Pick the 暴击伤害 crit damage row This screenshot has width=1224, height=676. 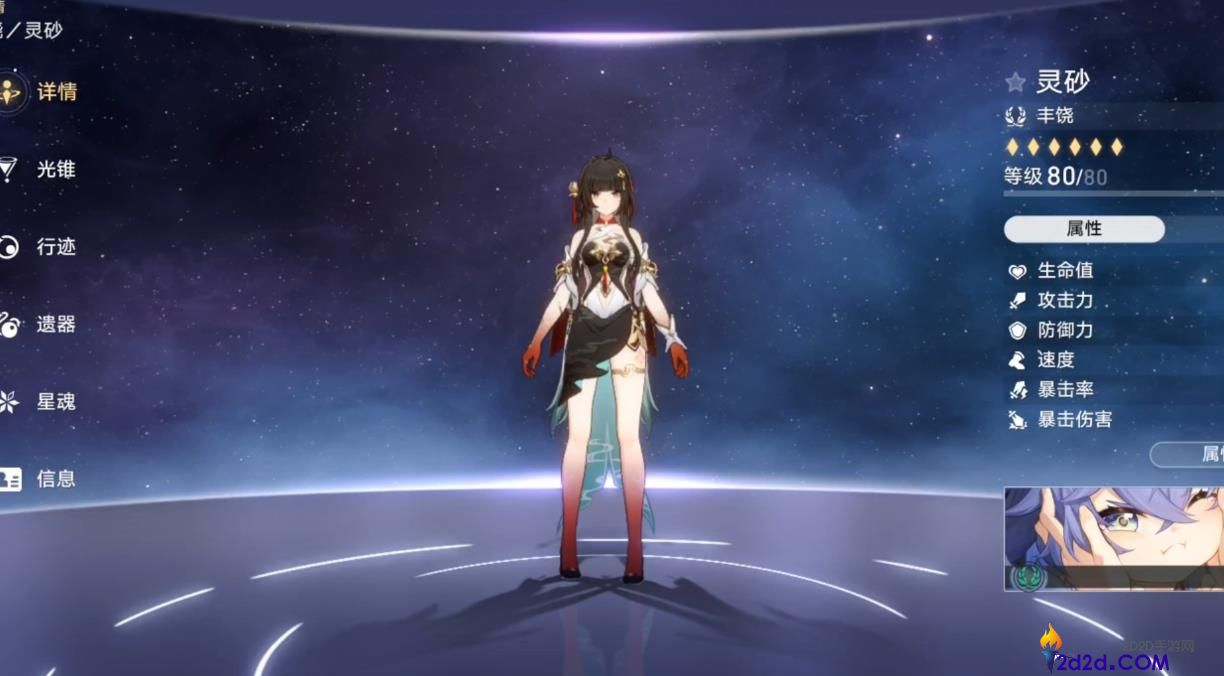pos(1074,420)
